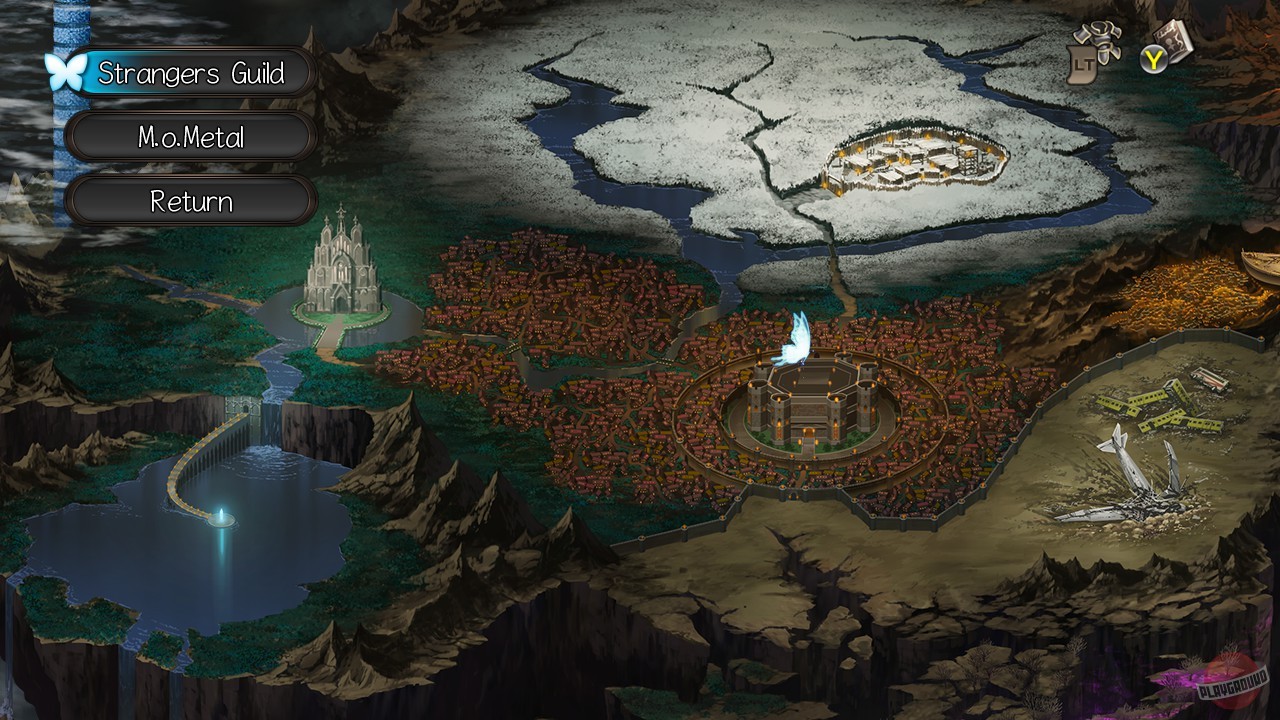
Task: Select the Strangers Guild menu entry
Action: click(190, 73)
